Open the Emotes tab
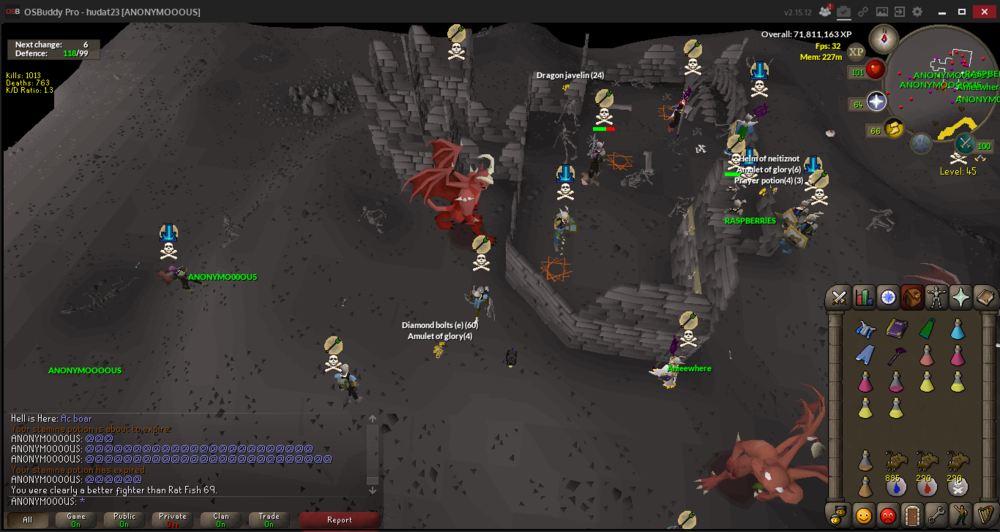This screenshot has height=532, width=1000. point(961,515)
